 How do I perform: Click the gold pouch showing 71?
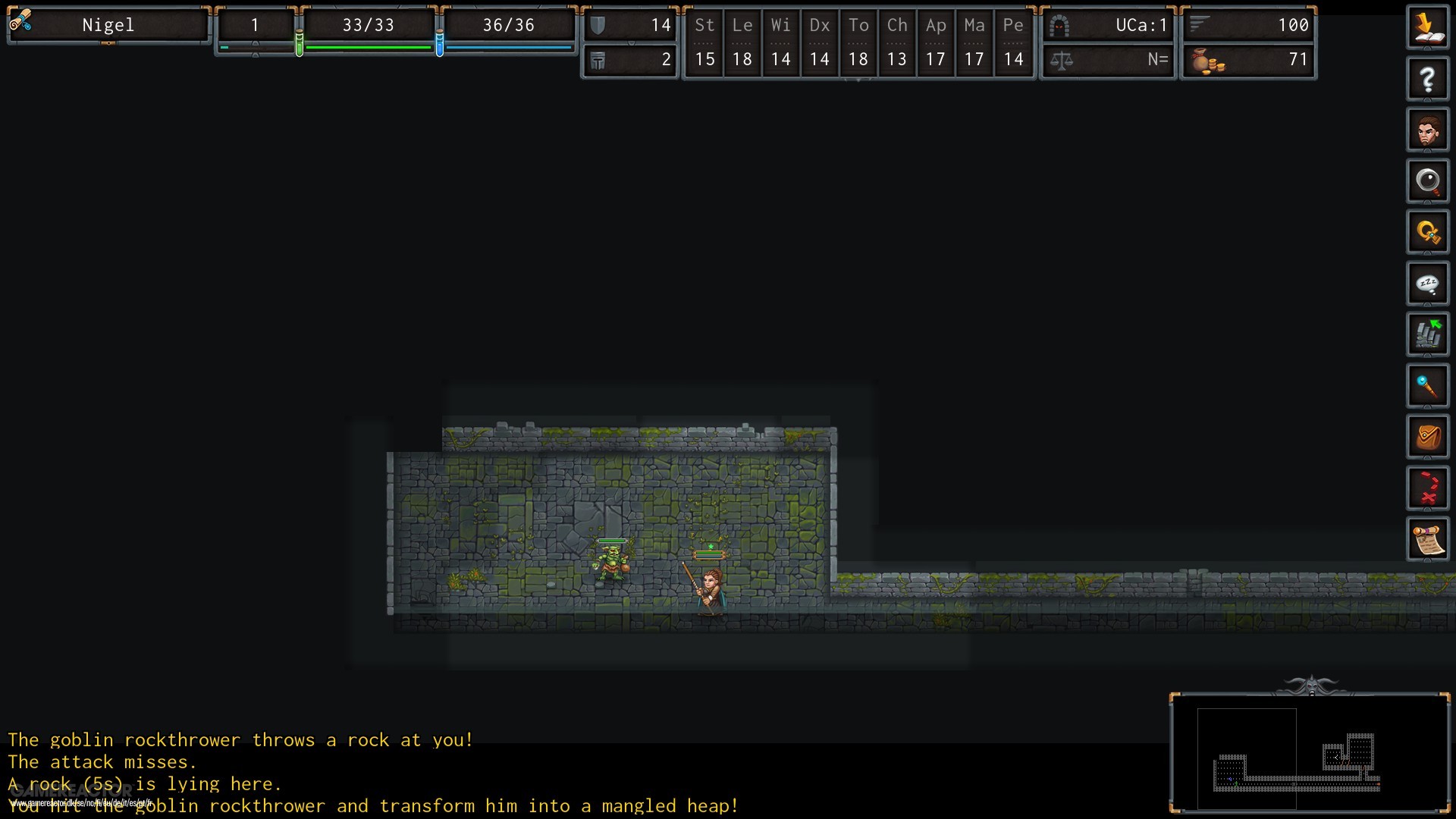(1247, 60)
